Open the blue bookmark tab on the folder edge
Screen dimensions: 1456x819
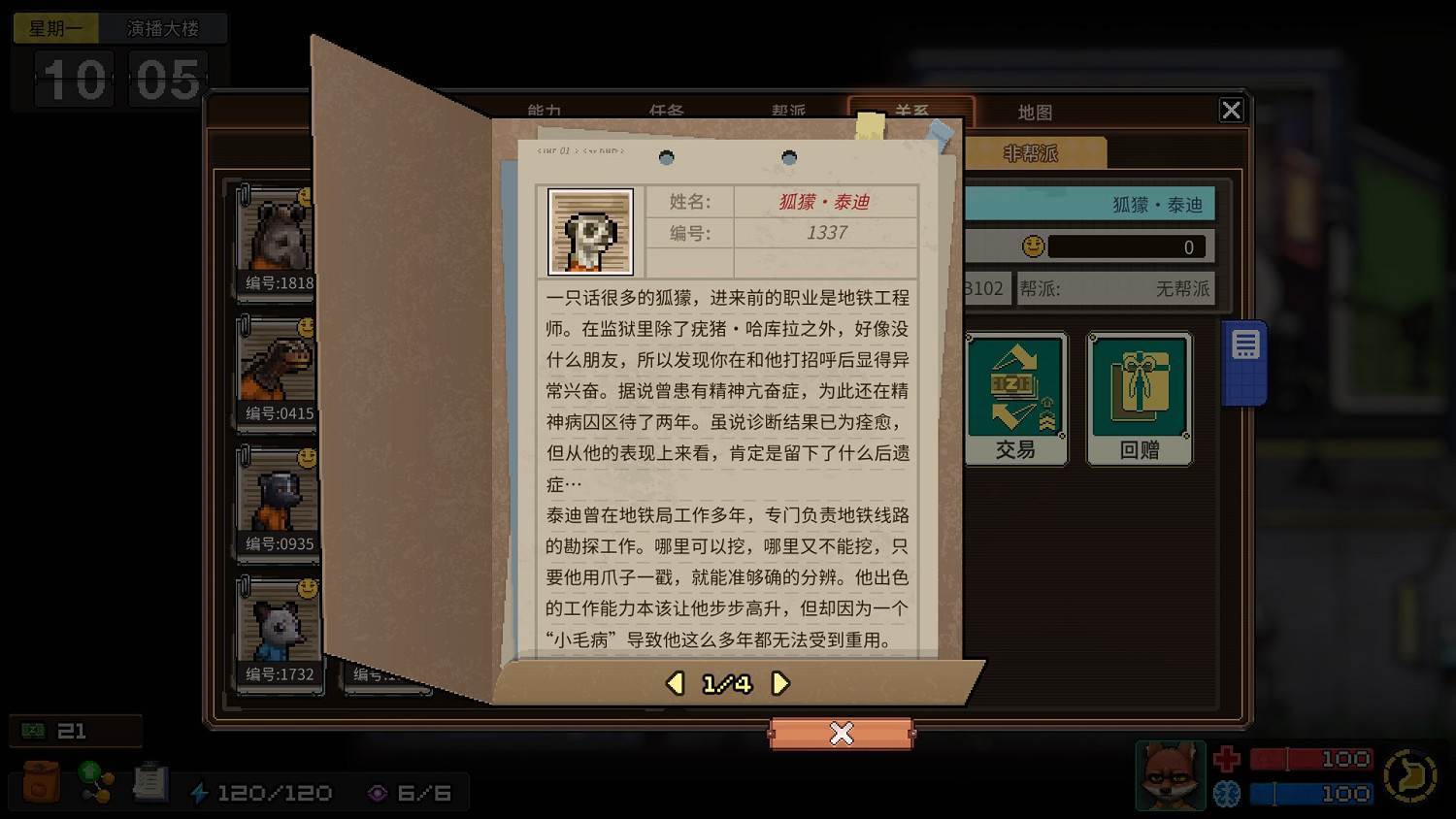tap(1243, 359)
